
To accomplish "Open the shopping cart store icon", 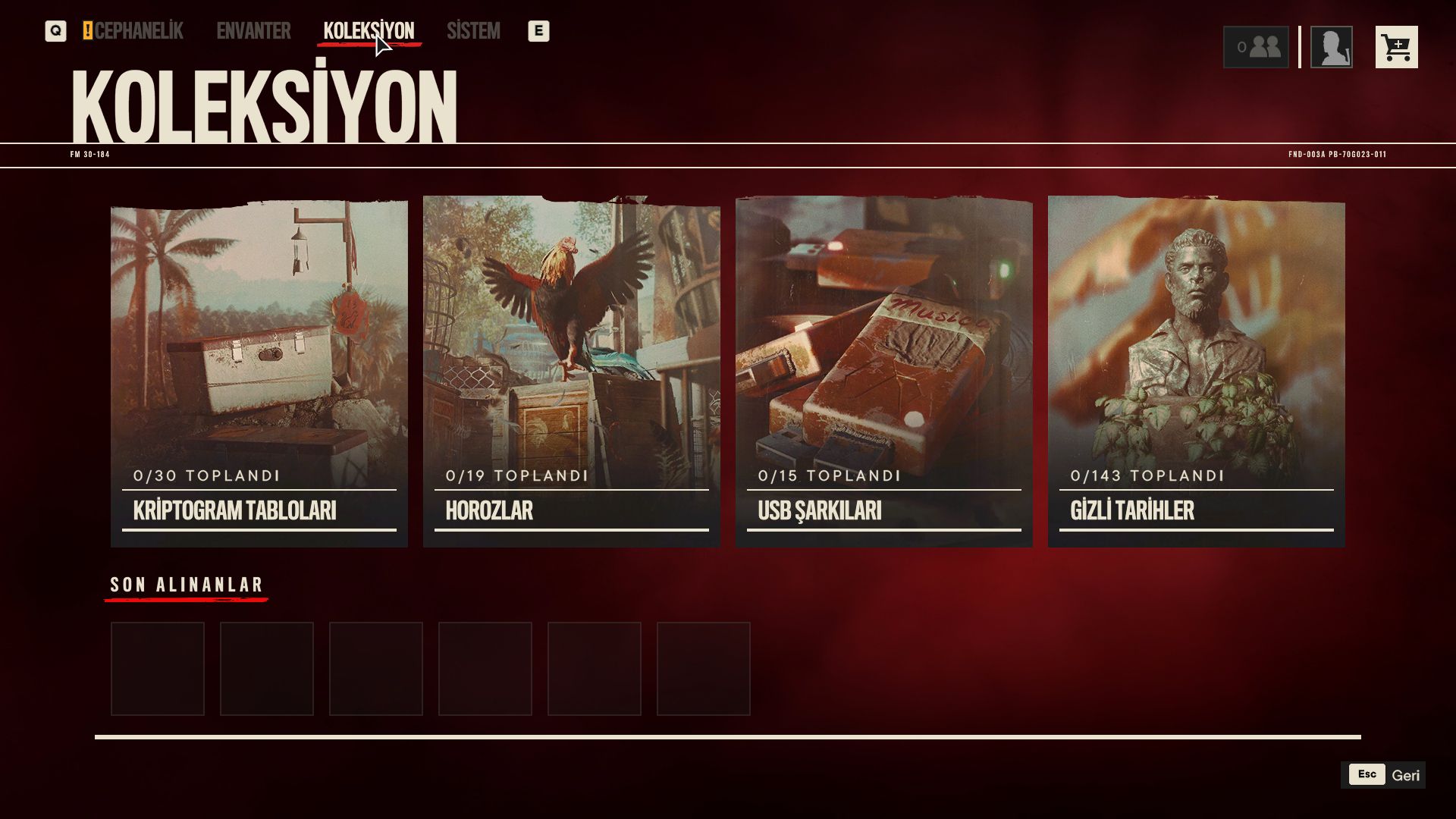I will click(x=1396, y=47).
